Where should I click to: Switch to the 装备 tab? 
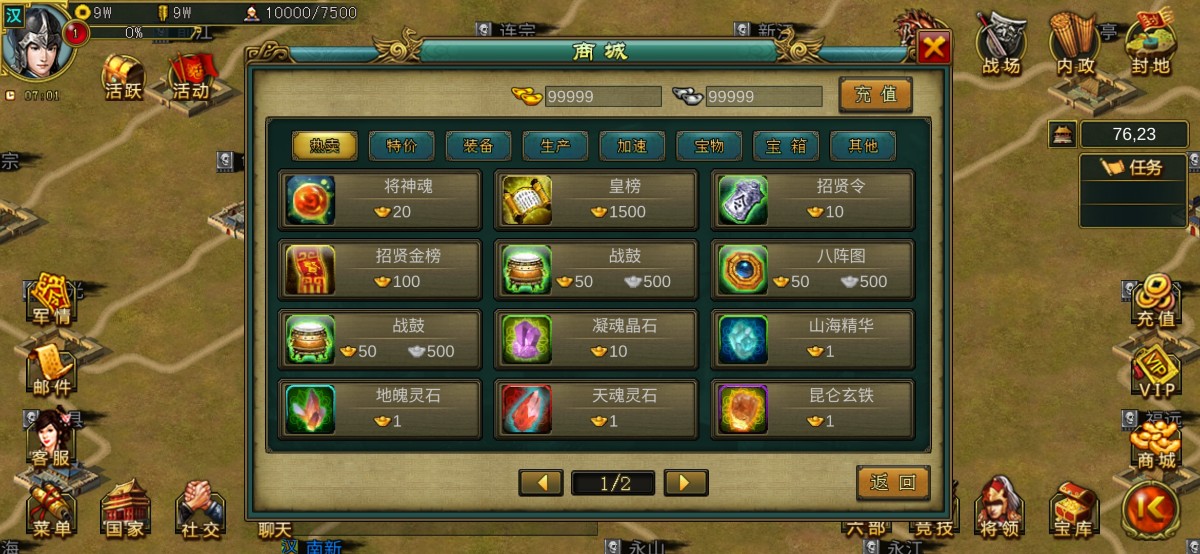pyautogui.click(x=478, y=146)
